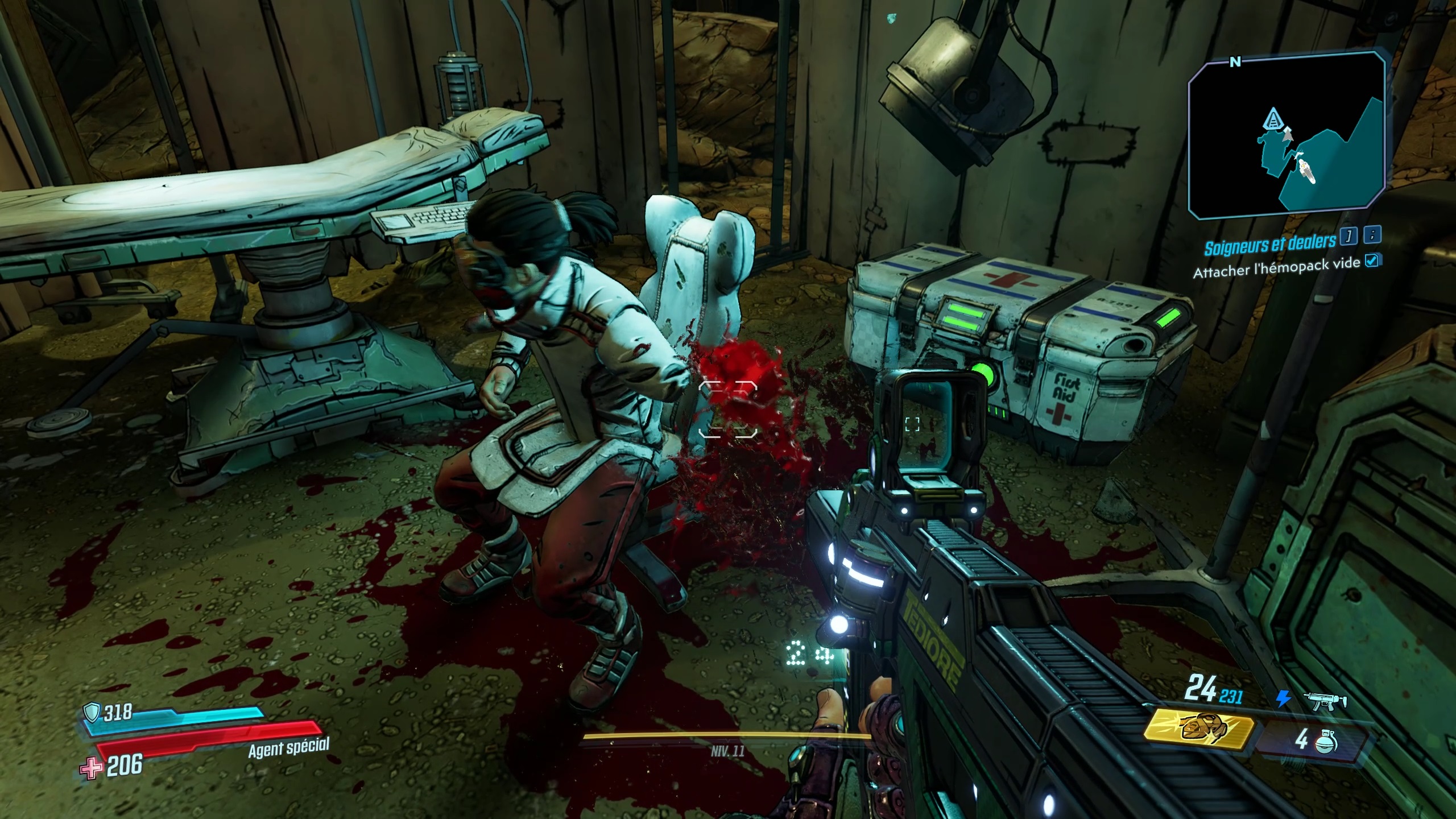The width and height of the screenshot is (1456, 819).
Task: Toggle the Attacher l'hémopack vide objective checkbox
Action: point(1372,261)
